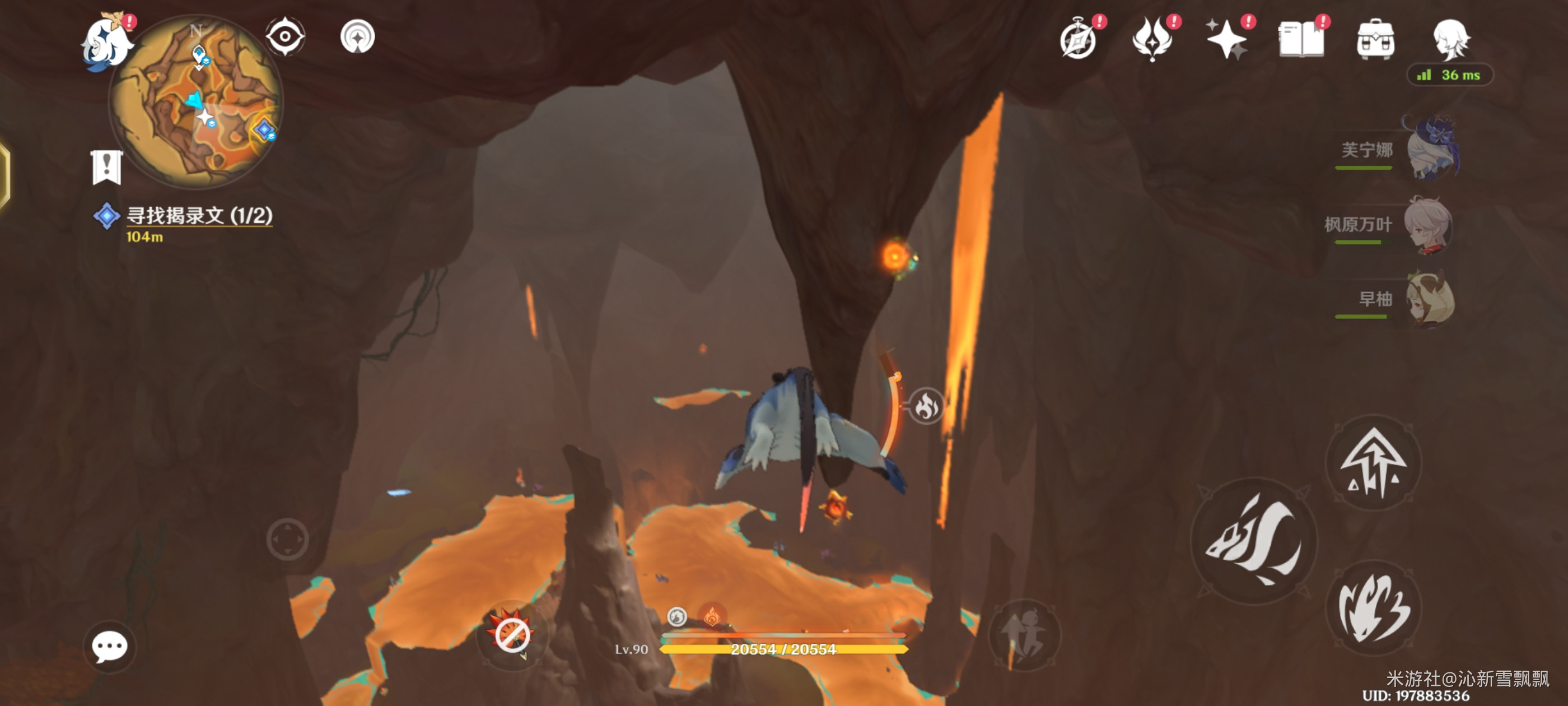Screen dimensions: 1568x706
Task: Activate the large dragon attack button
Action: coord(1254,540)
